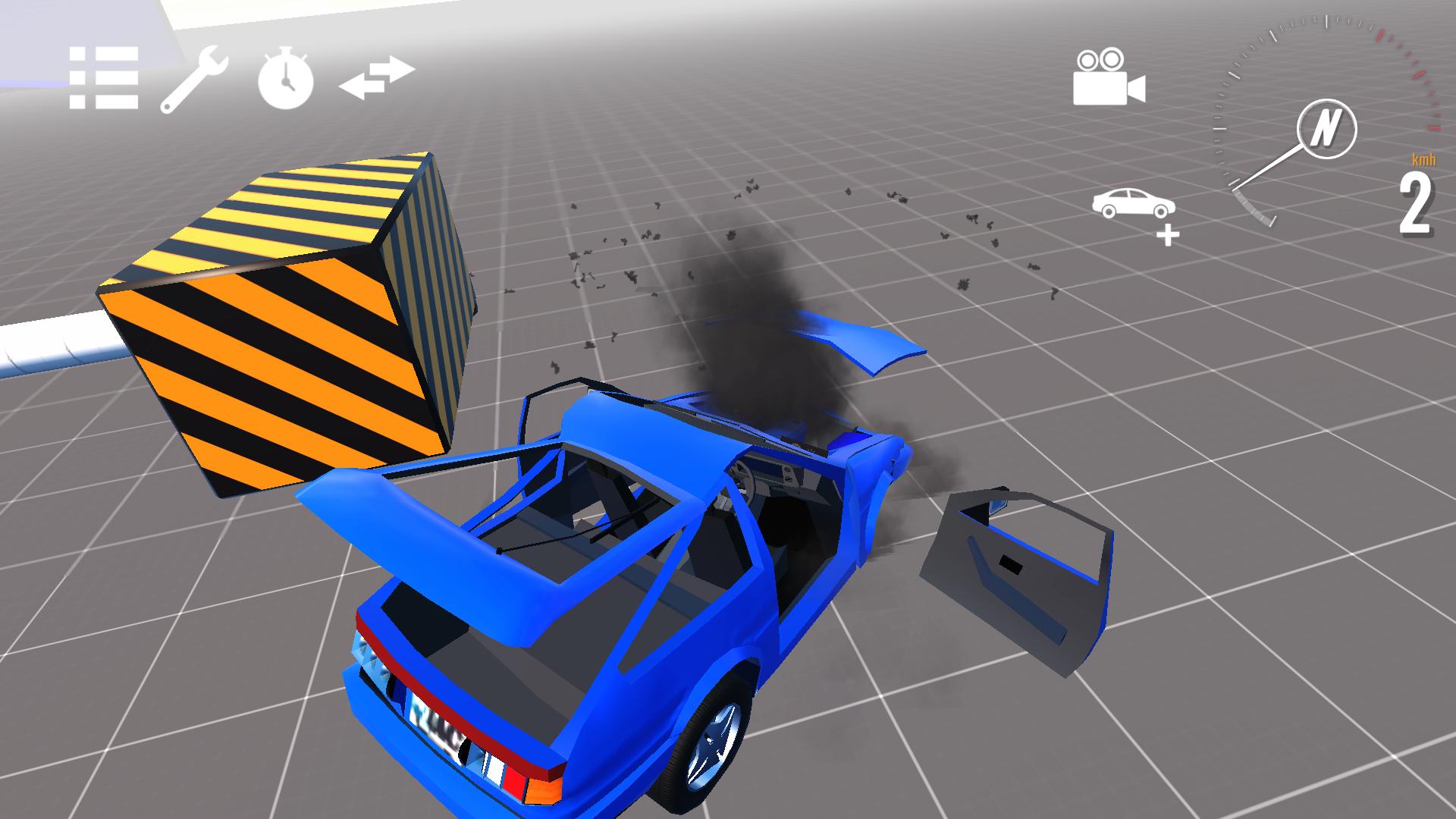Click the orange kmh label
The image size is (1456, 819).
[x=1422, y=160]
